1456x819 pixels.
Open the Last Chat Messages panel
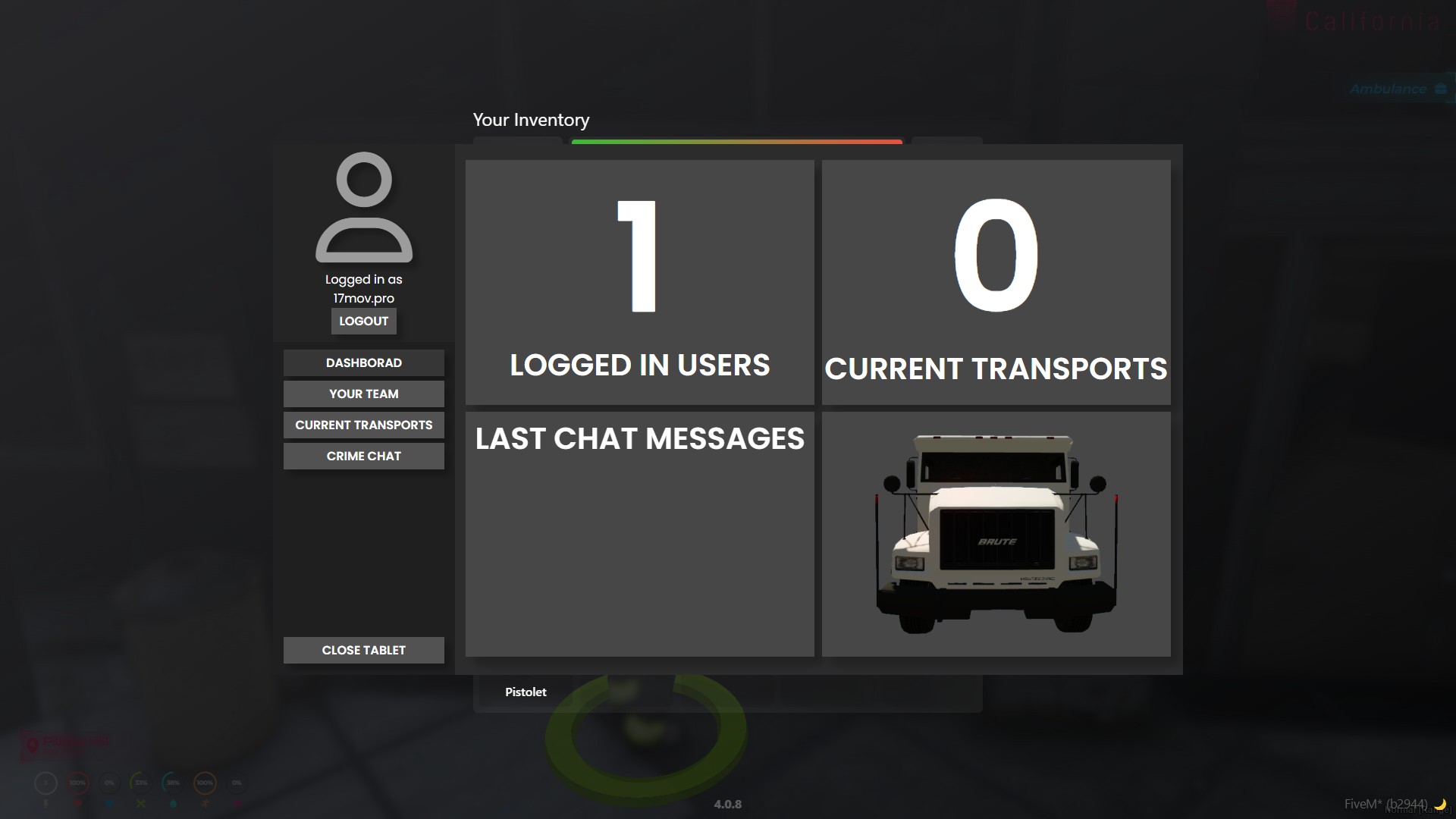coord(639,534)
